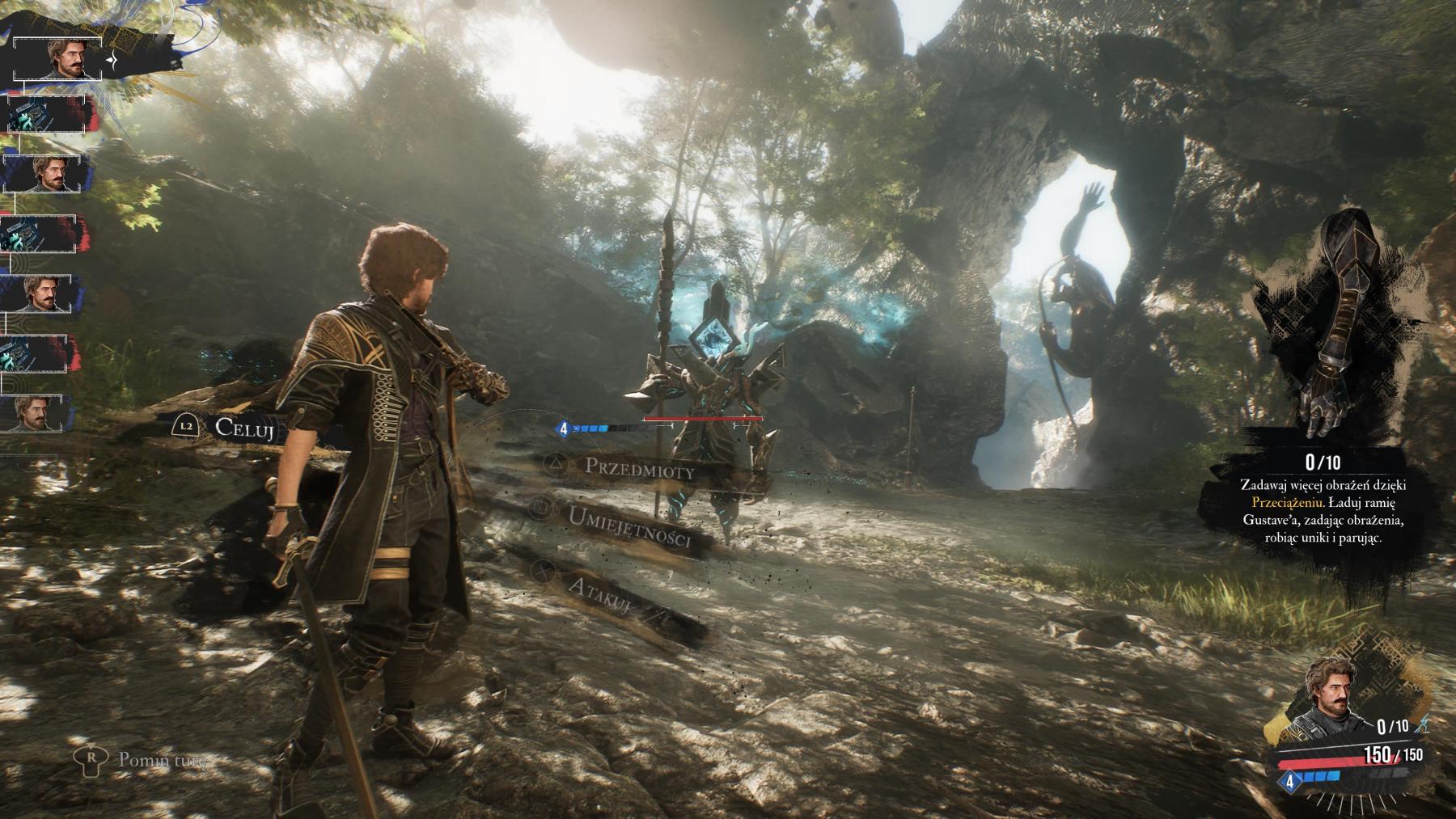This screenshot has height=819, width=1456.
Task: Select the Celuj aim option
Action: [x=245, y=426]
